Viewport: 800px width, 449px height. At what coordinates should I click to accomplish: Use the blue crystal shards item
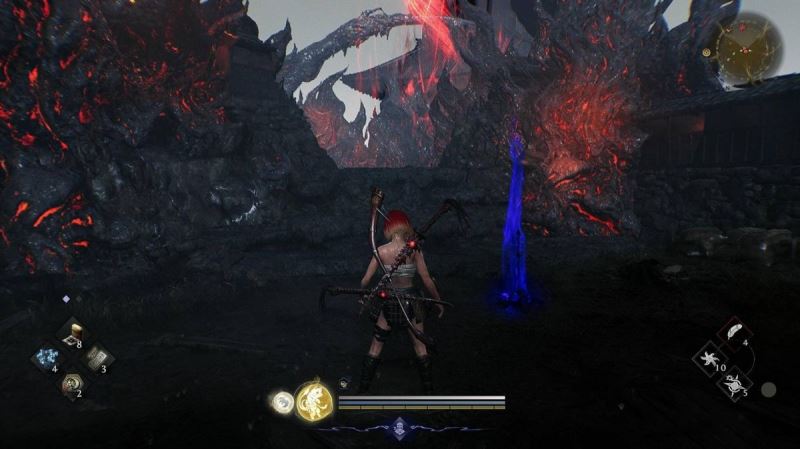[x=46, y=359]
